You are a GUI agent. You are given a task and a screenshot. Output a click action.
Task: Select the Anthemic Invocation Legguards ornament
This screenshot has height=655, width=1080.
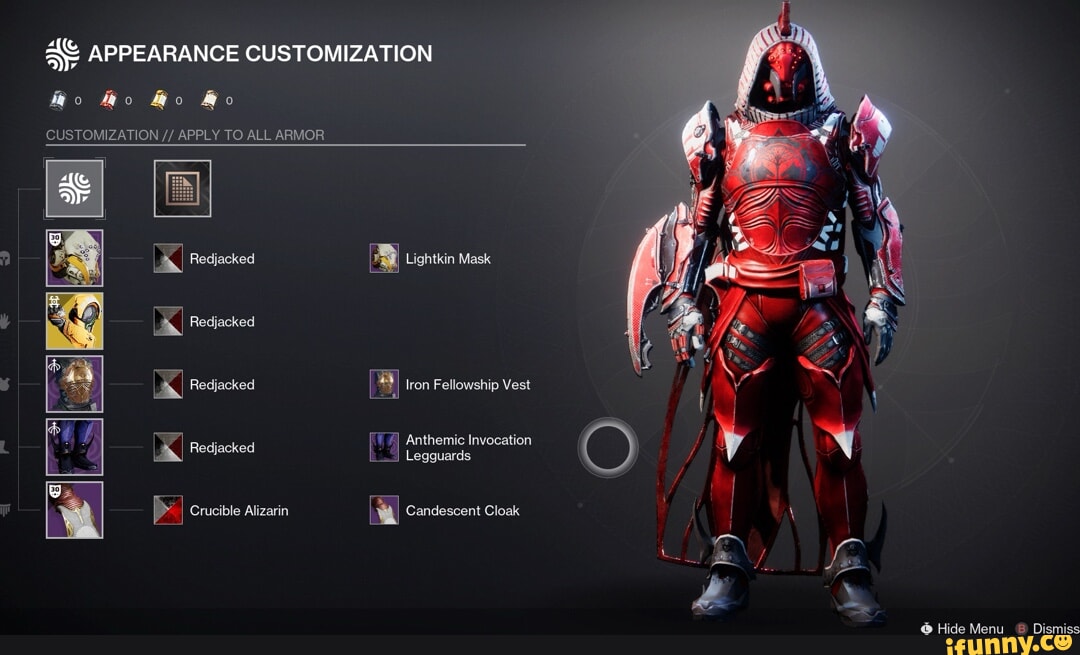pos(384,447)
